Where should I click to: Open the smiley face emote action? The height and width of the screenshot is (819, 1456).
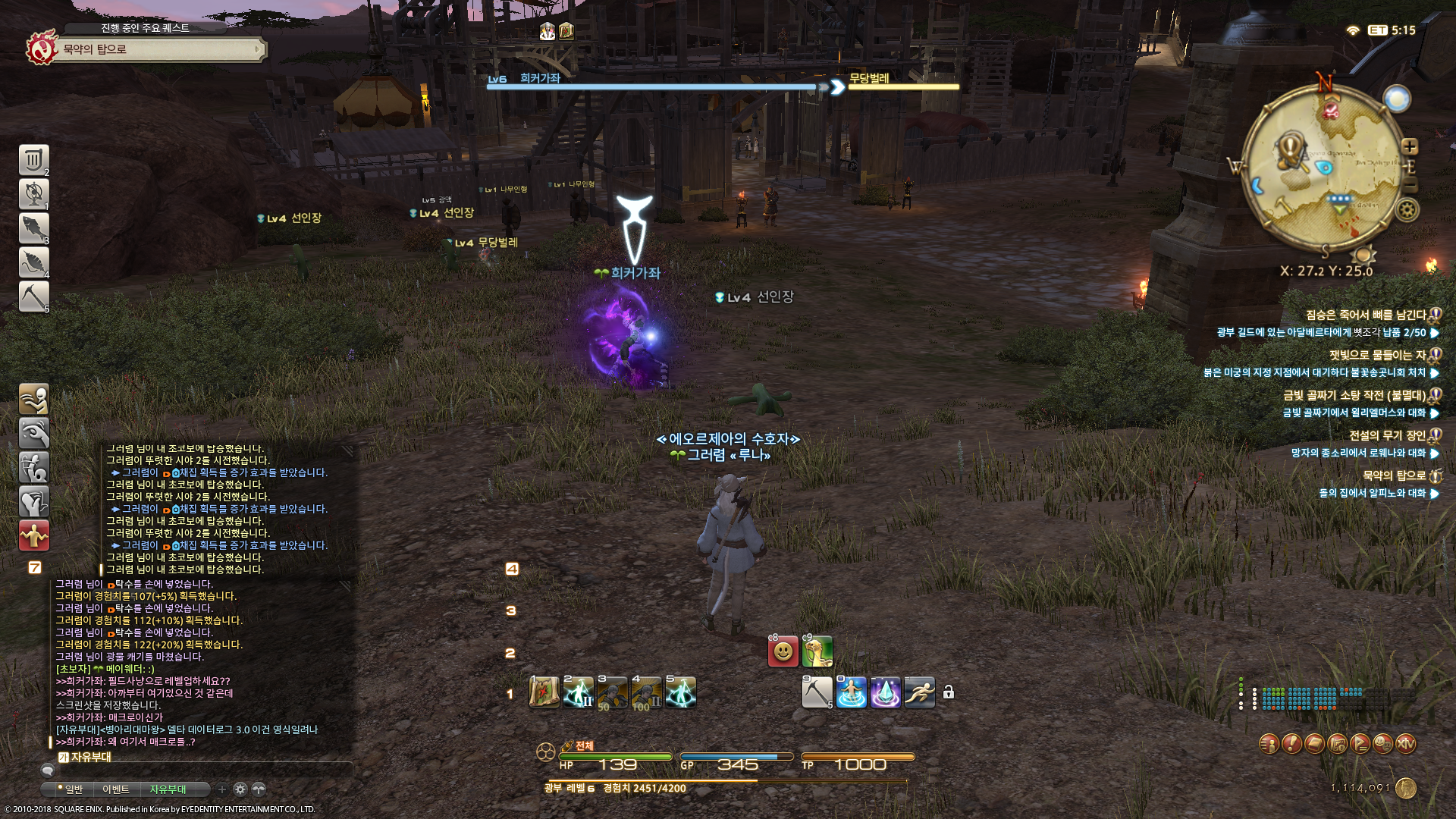click(x=783, y=651)
